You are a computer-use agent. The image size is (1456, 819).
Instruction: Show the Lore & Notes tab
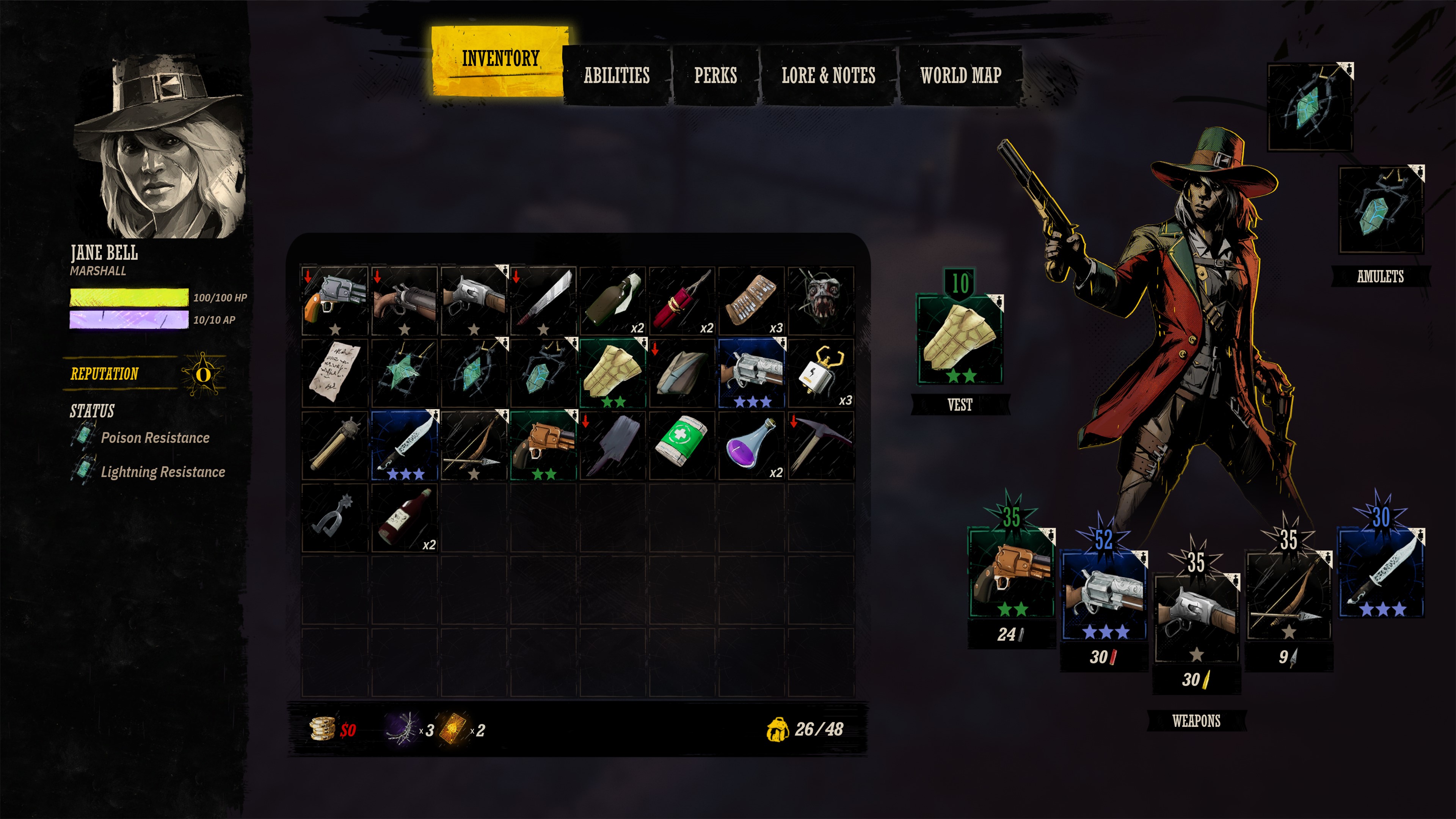[x=828, y=75]
